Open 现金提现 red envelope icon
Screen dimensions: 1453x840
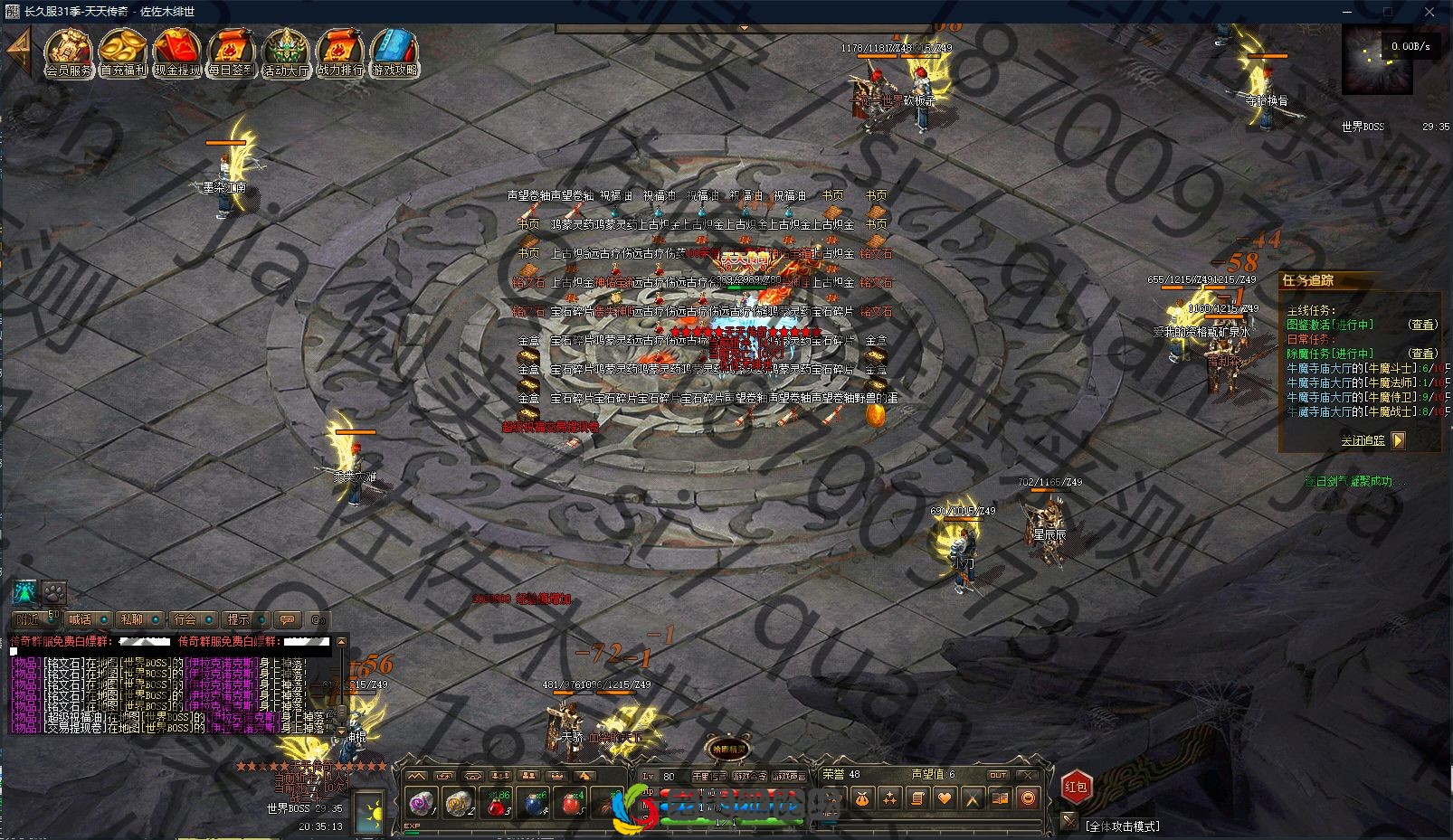pyautogui.click(x=177, y=52)
